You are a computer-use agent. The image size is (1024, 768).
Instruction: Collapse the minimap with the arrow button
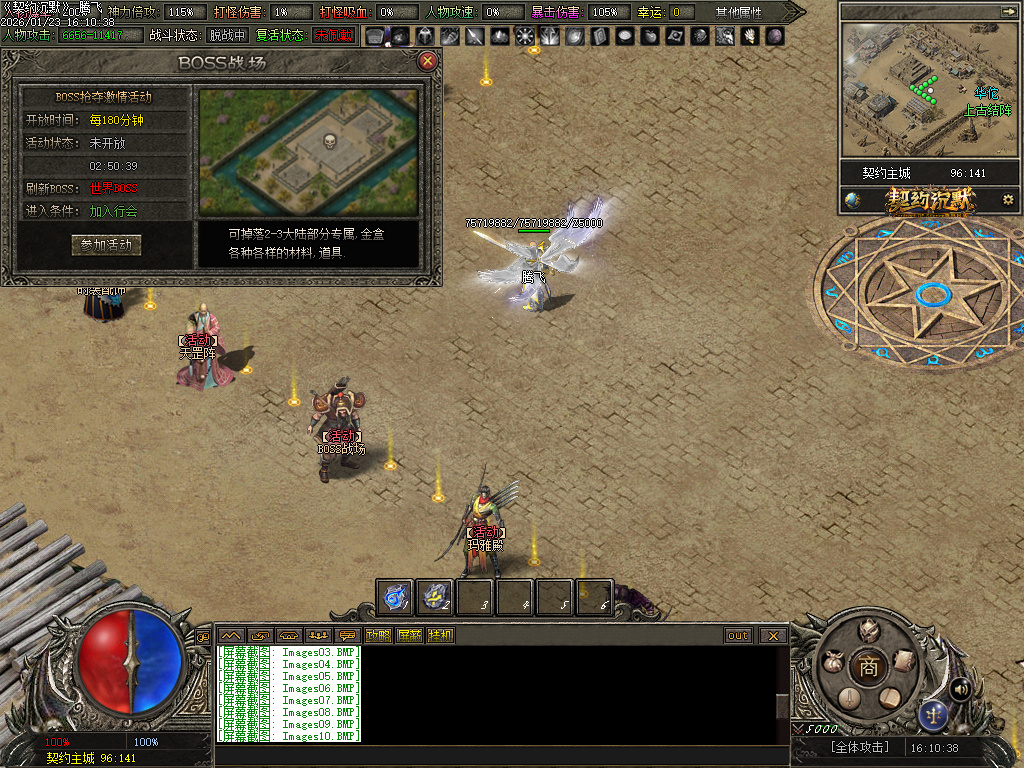tap(1008, 11)
